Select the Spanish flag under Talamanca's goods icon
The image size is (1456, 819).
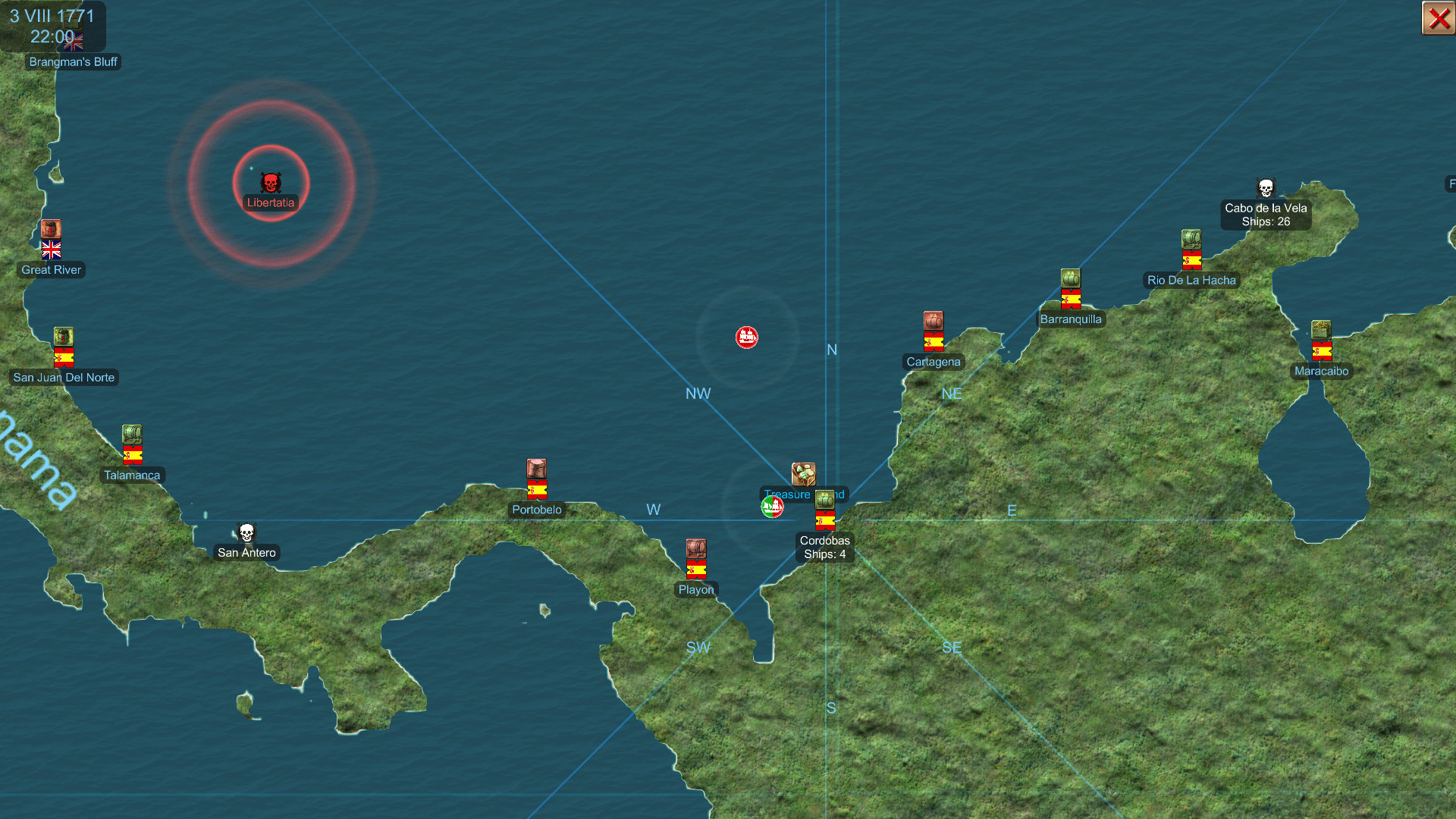[132, 453]
